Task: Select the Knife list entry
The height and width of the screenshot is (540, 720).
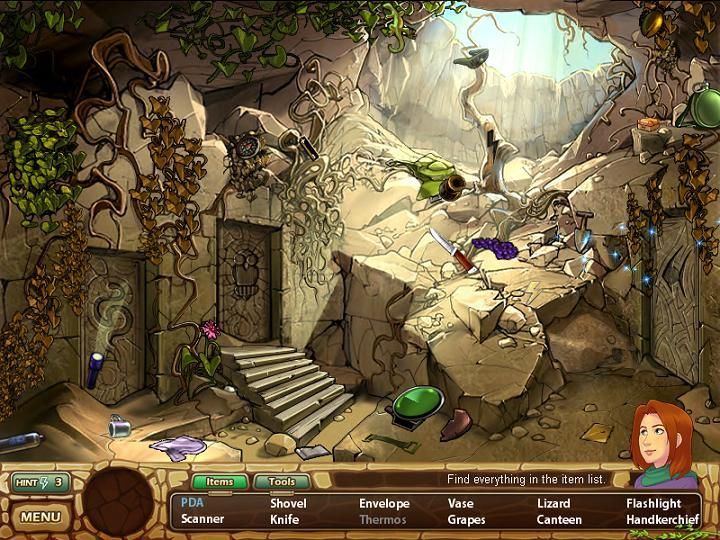Action: pos(284,520)
